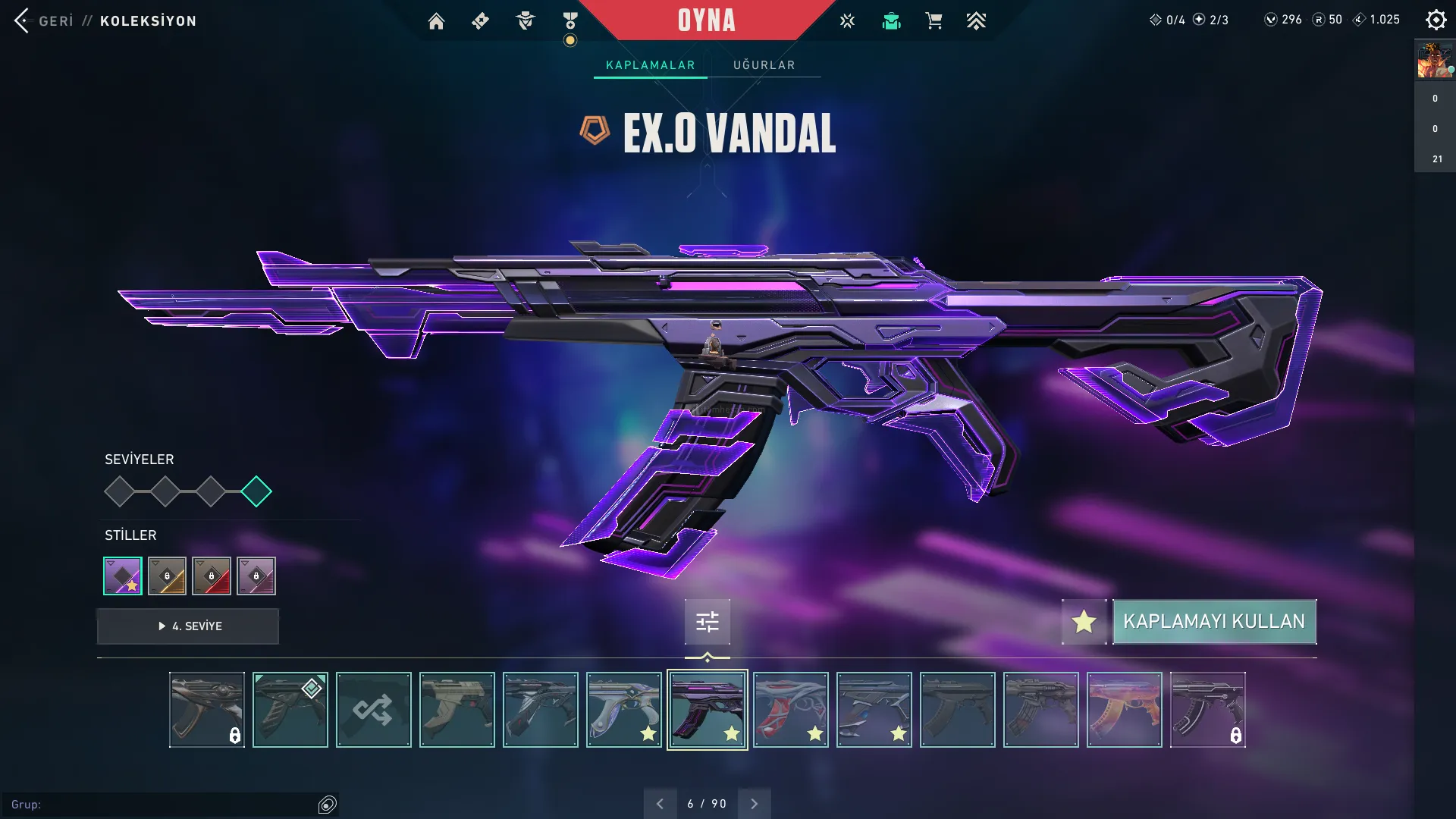Select the teal-highlighted fourth level diamond
1456x819 pixels.
click(x=256, y=491)
